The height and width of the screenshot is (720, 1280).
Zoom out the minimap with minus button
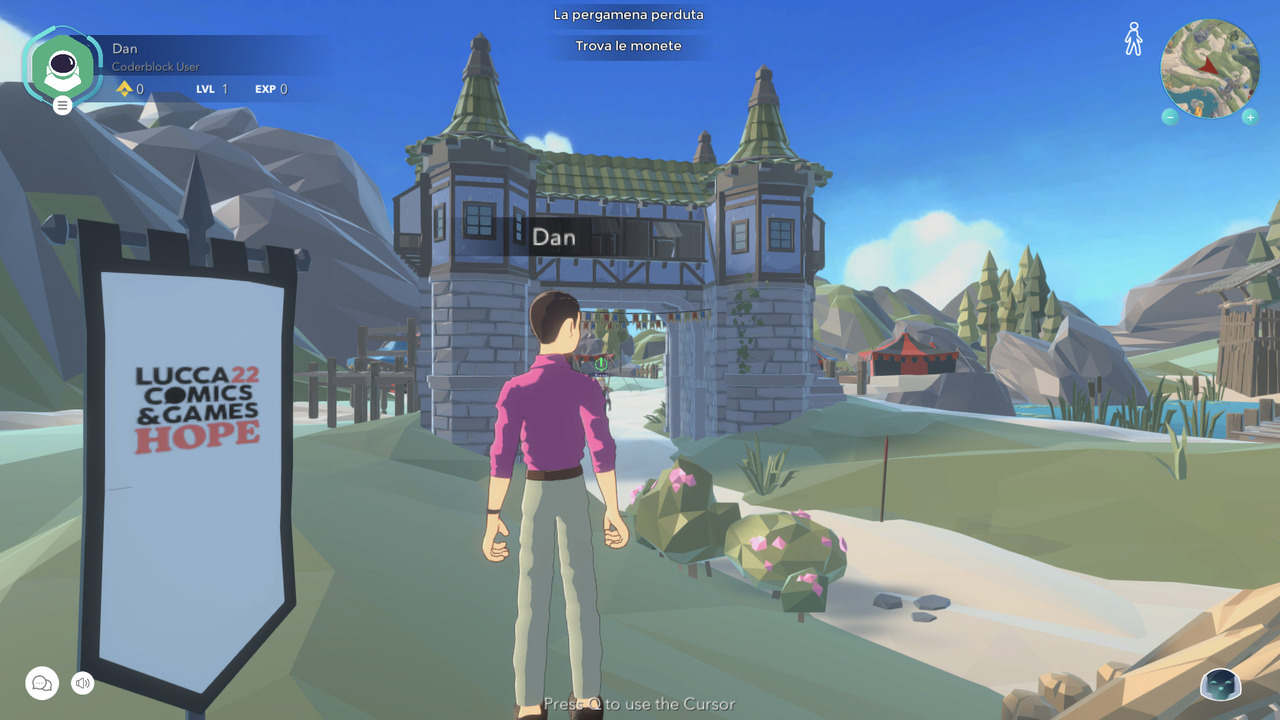tap(1170, 117)
